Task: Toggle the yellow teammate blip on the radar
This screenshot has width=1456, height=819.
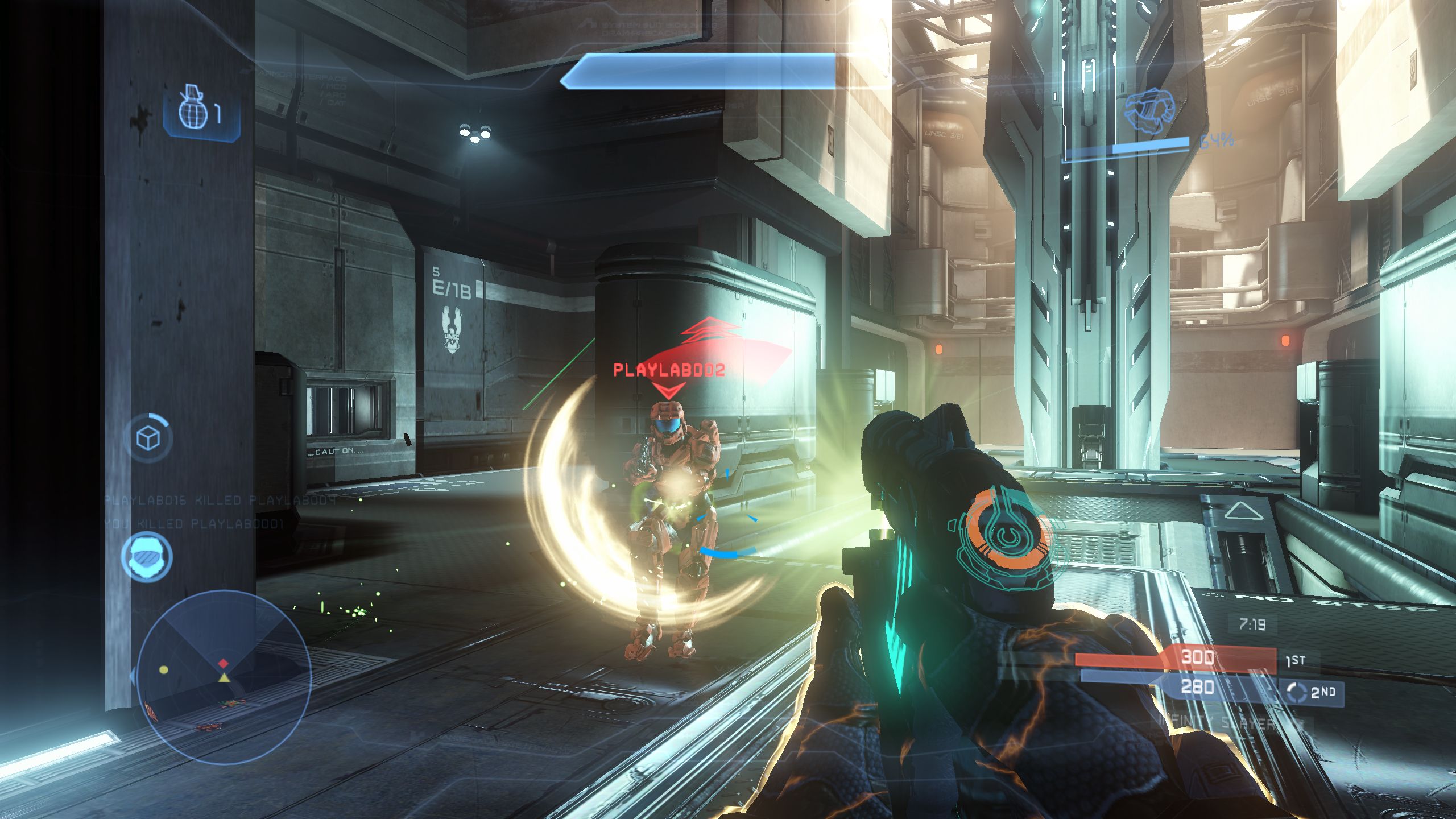Action: (163, 671)
